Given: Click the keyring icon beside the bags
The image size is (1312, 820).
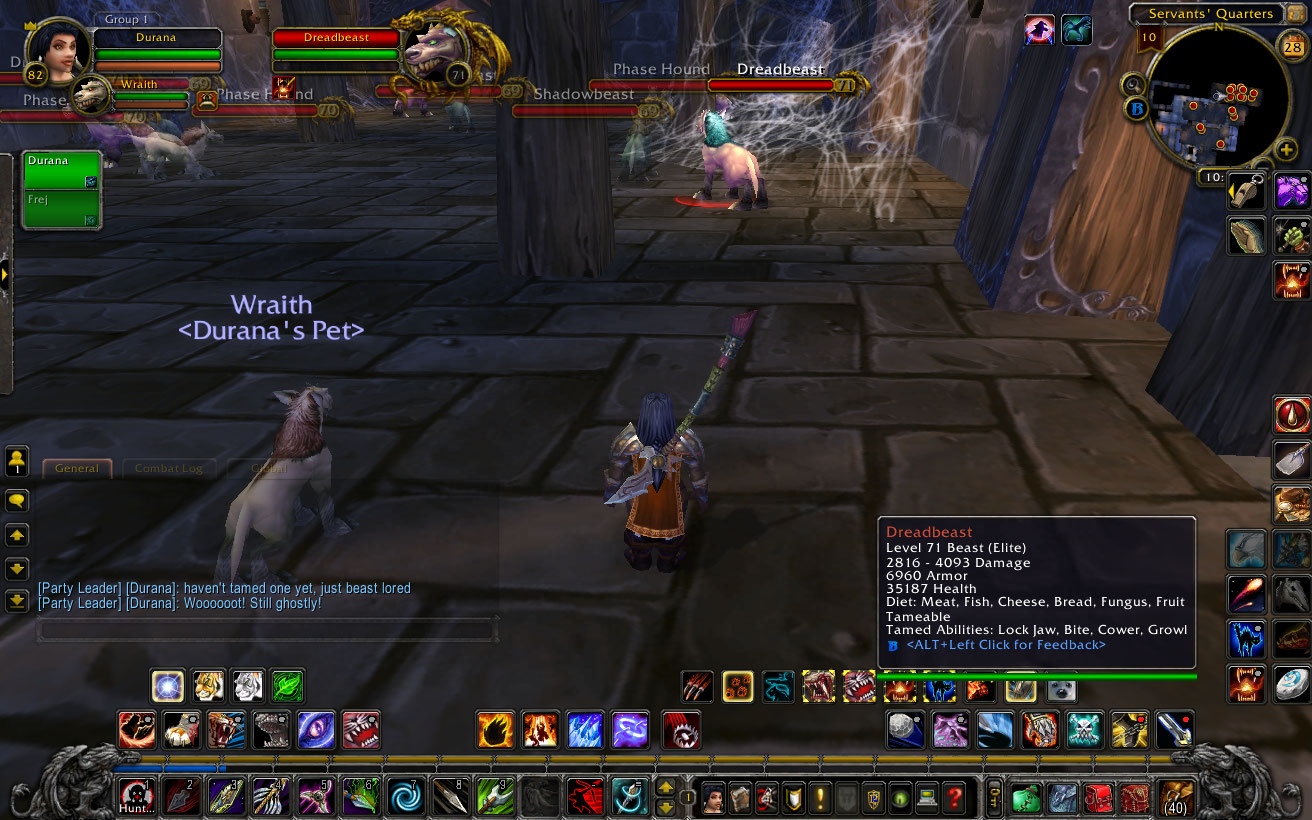Looking at the screenshot, I should [x=993, y=798].
